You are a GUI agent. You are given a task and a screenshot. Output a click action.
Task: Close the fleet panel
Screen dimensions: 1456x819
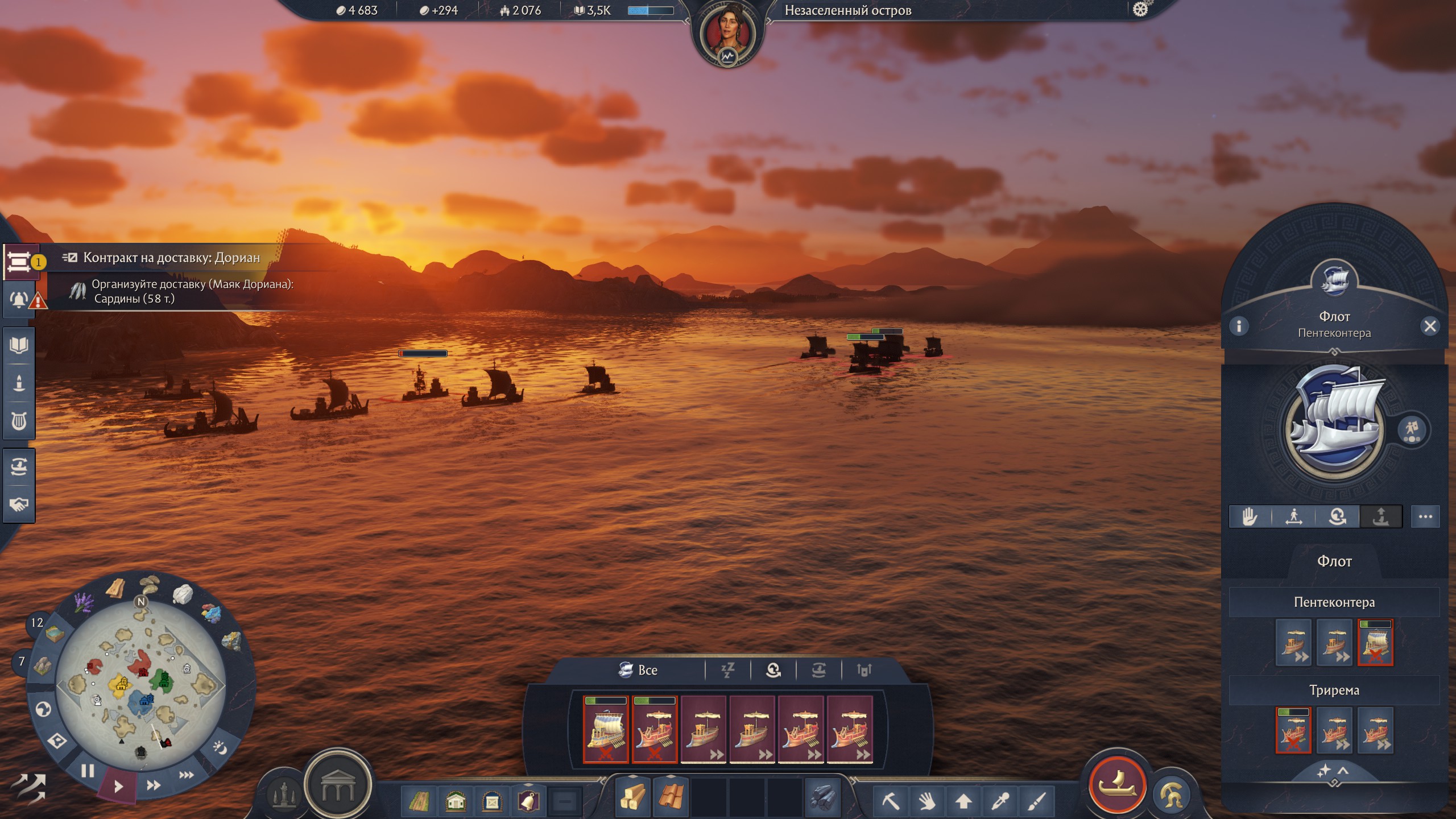point(1429,326)
